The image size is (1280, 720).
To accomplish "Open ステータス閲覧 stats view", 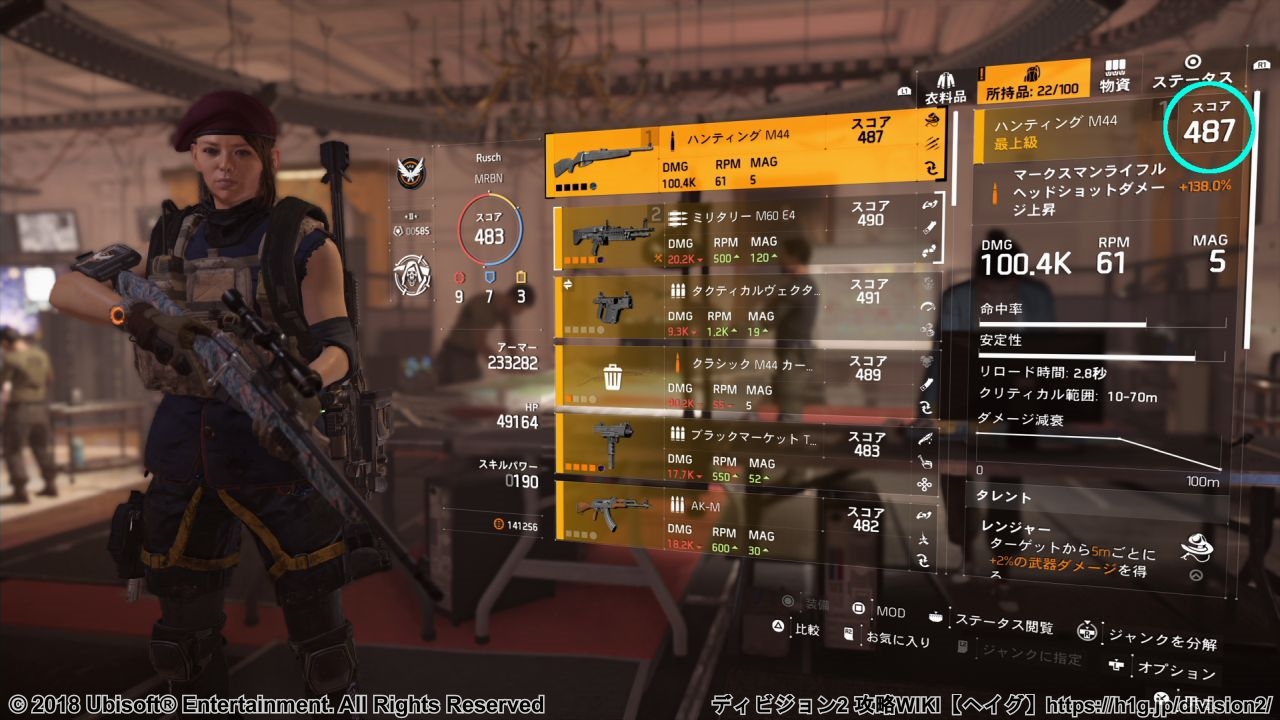I will point(993,624).
